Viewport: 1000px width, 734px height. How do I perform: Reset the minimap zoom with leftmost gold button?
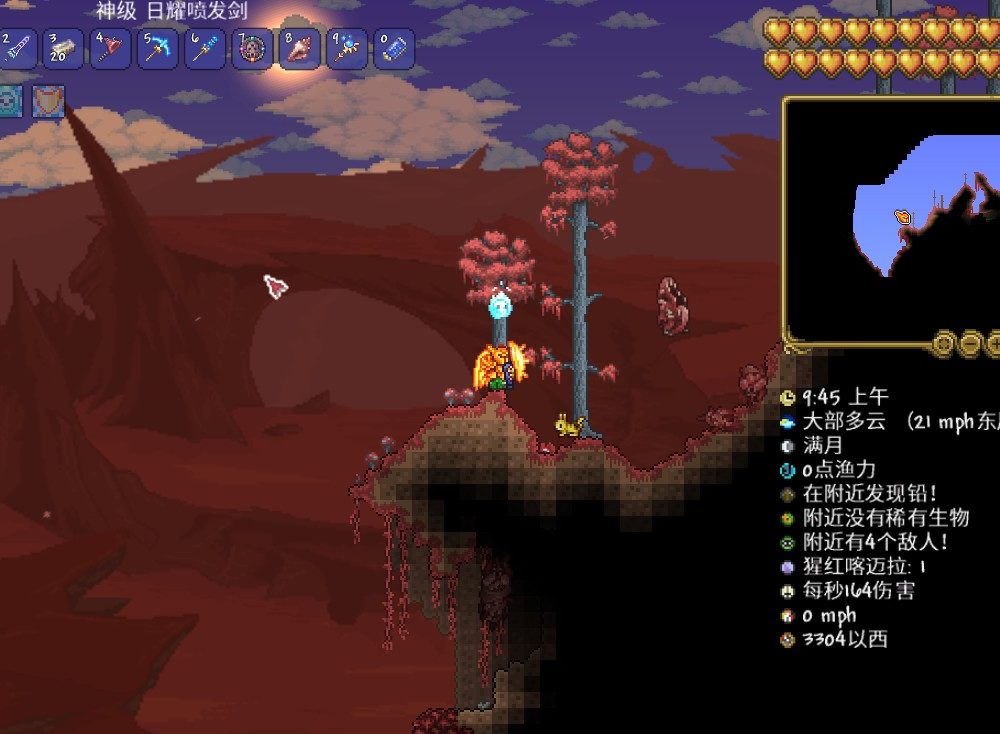tap(943, 345)
